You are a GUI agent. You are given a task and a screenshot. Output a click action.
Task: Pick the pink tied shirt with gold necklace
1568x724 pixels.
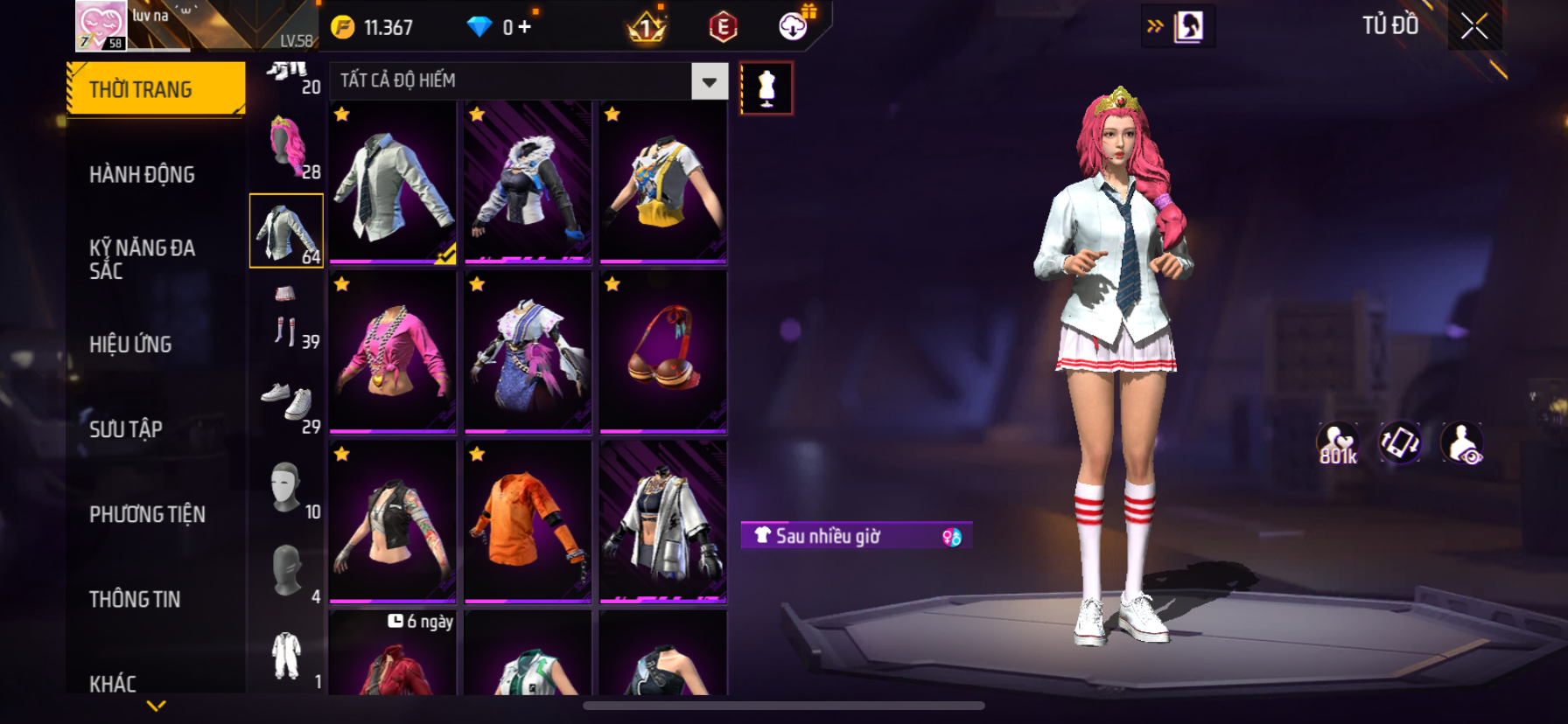point(393,352)
